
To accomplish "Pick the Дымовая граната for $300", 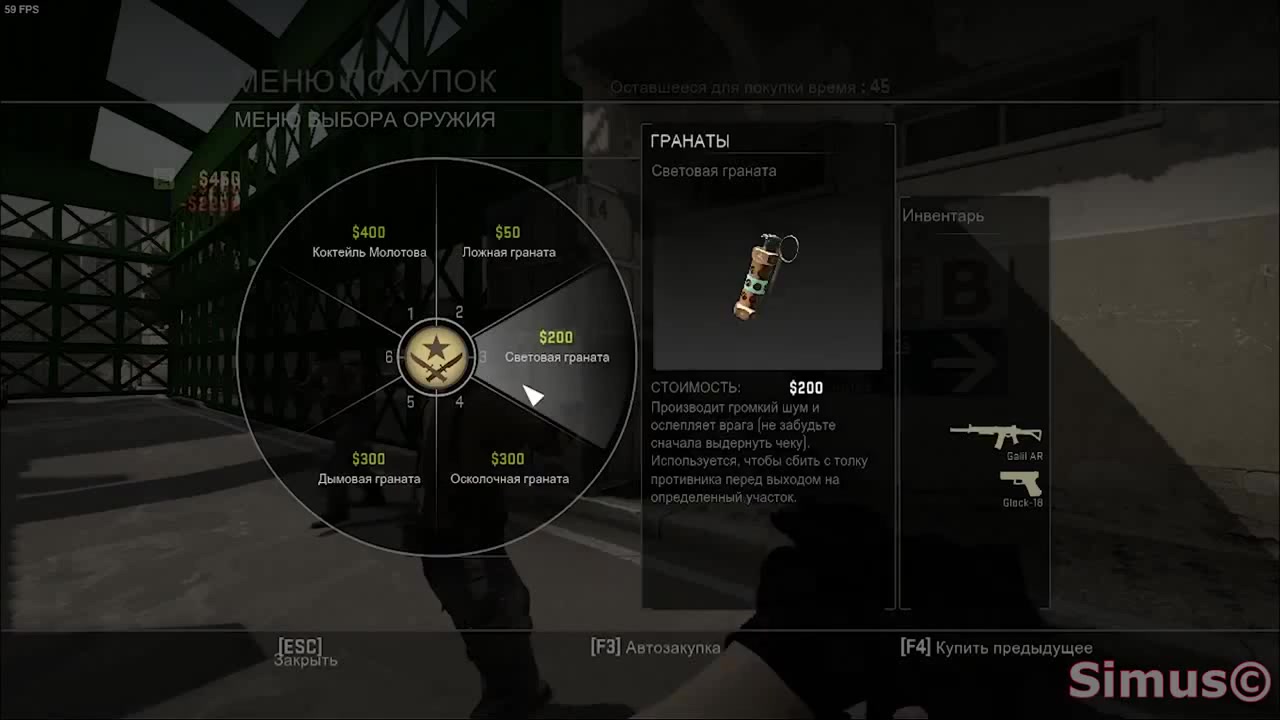I will [368, 469].
